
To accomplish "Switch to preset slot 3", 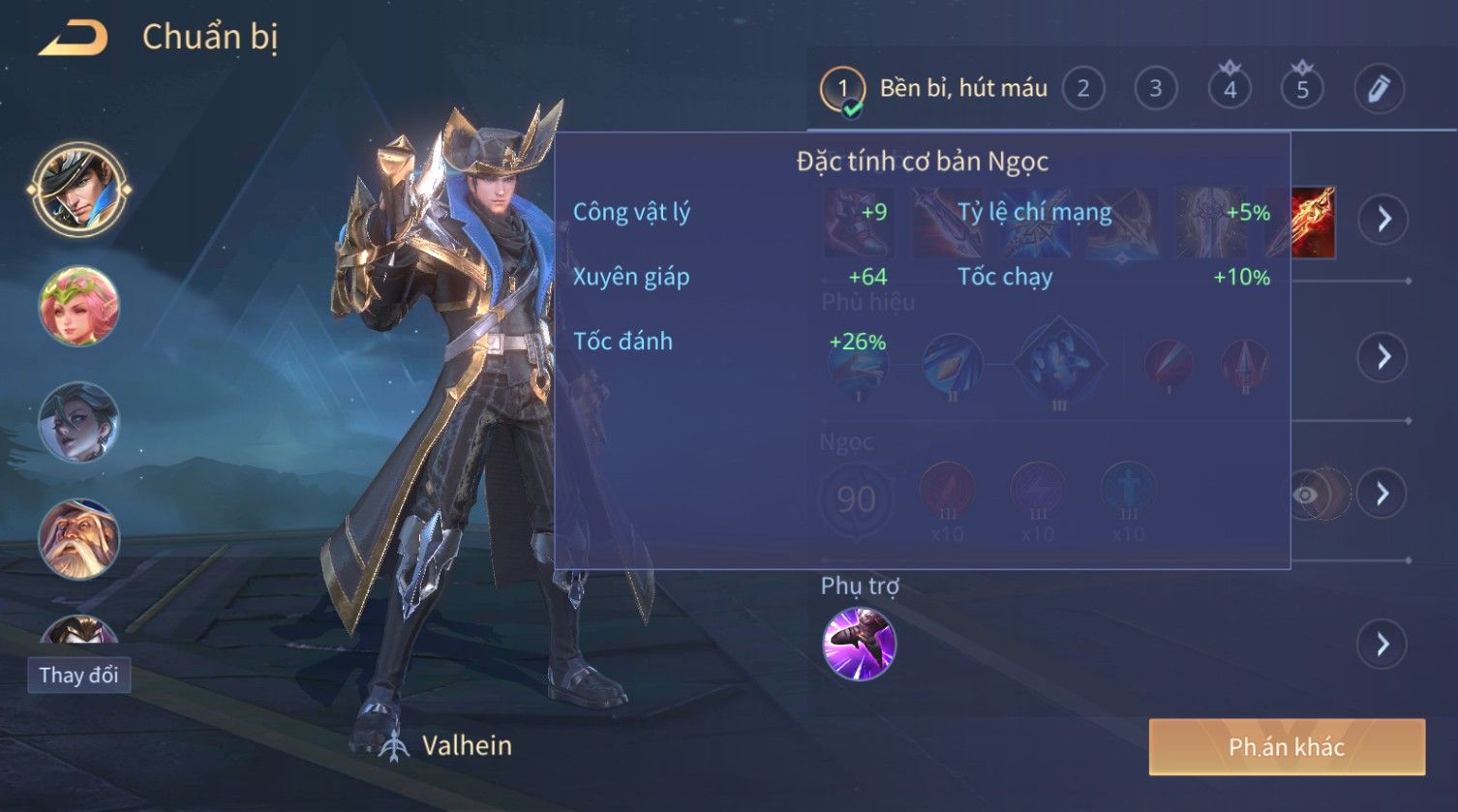I will [1155, 89].
